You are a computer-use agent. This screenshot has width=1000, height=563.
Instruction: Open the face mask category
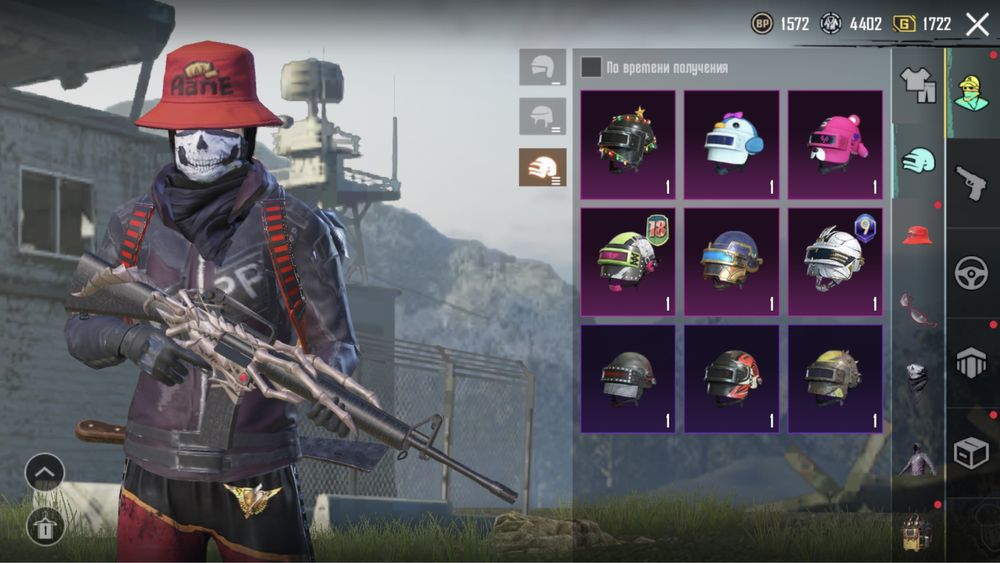917,376
